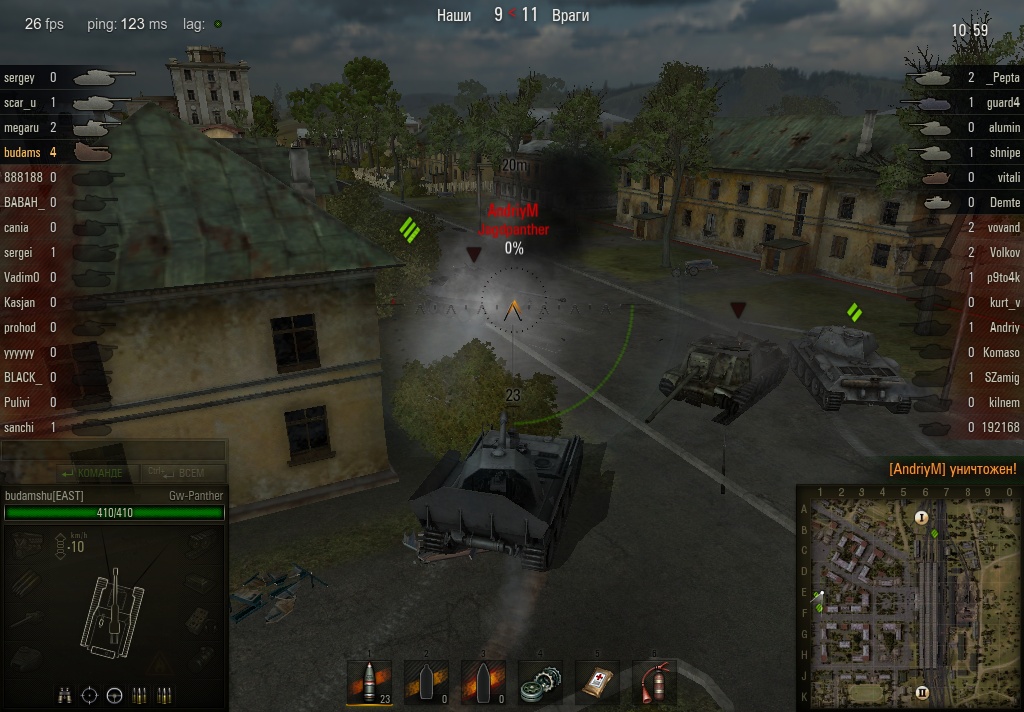Select megaru in the allied team list
The width and height of the screenshot is (1024, 712).
tap(22, 127)
